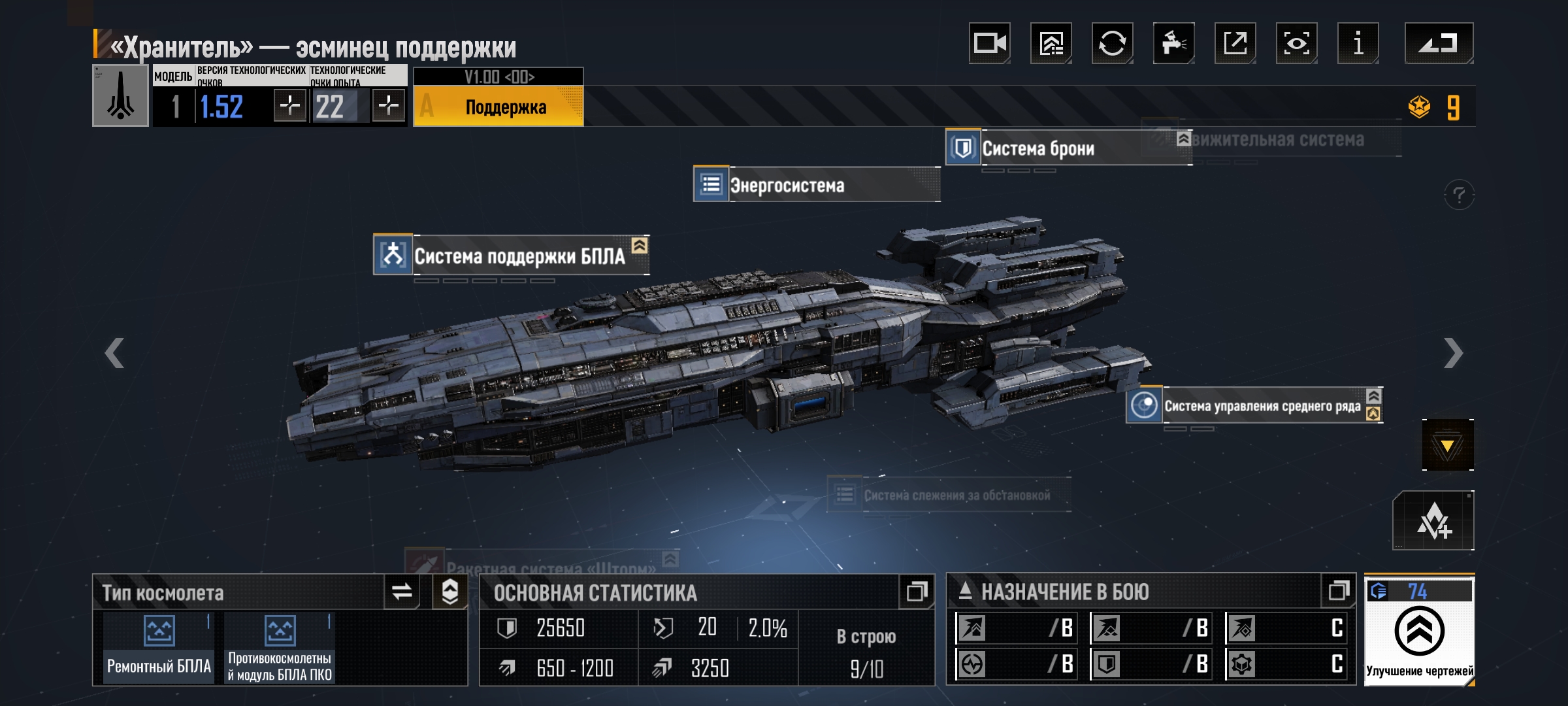1568x706 pixels.
Task: Expand the НАЗНАЧЕНИЕ В БОЮ panel
Action: (x=1338, y=592)
